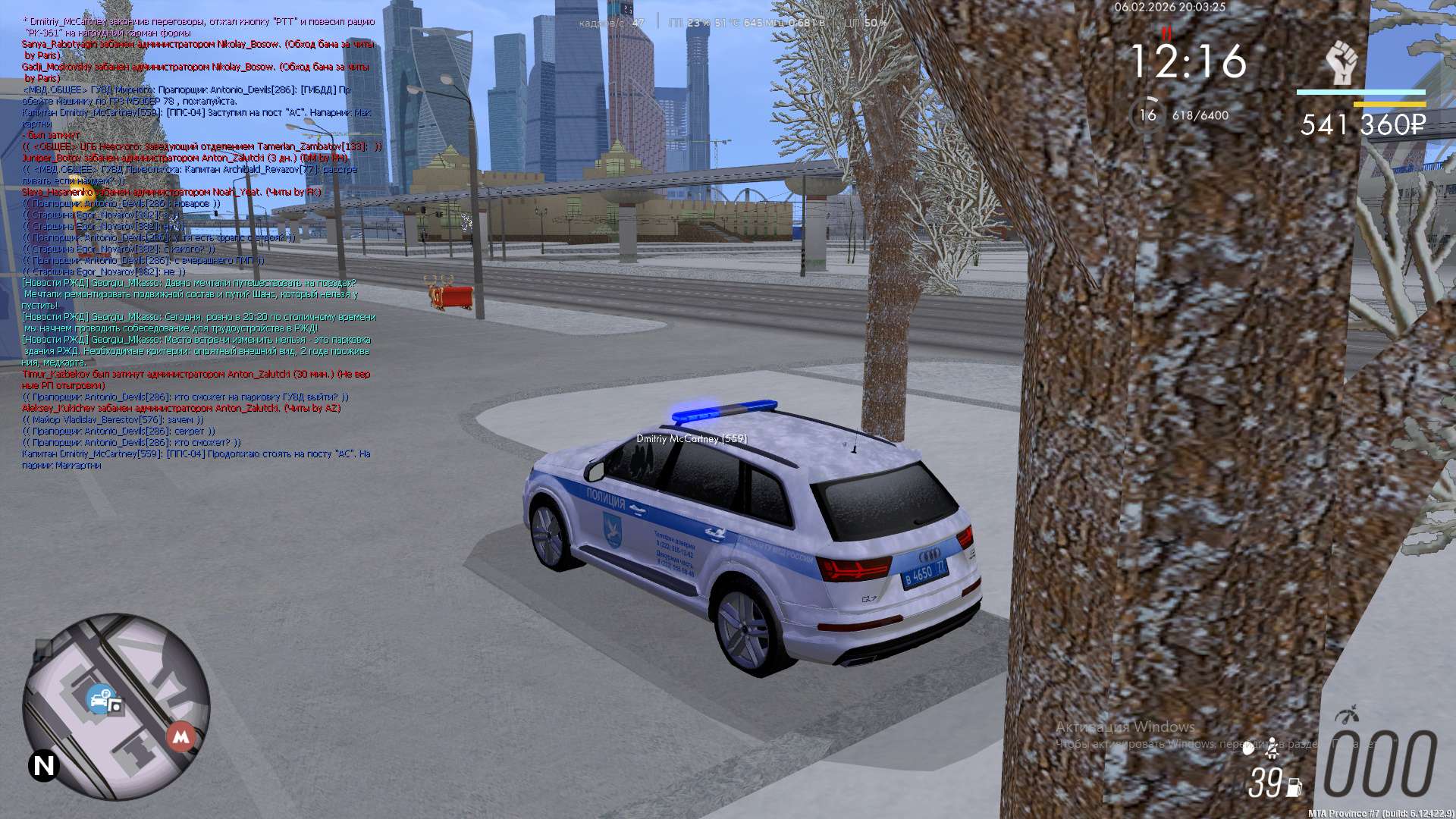The height and width of the screenshot is (819, 1456).
Task: Click the seatbelt status icon
Action: pos(1272,748)
